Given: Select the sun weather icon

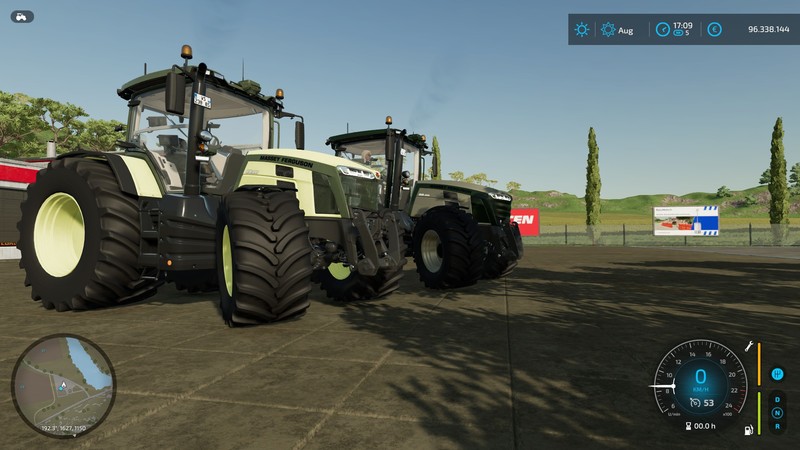Looking at the screenshot, I should (x=582, y=30).
